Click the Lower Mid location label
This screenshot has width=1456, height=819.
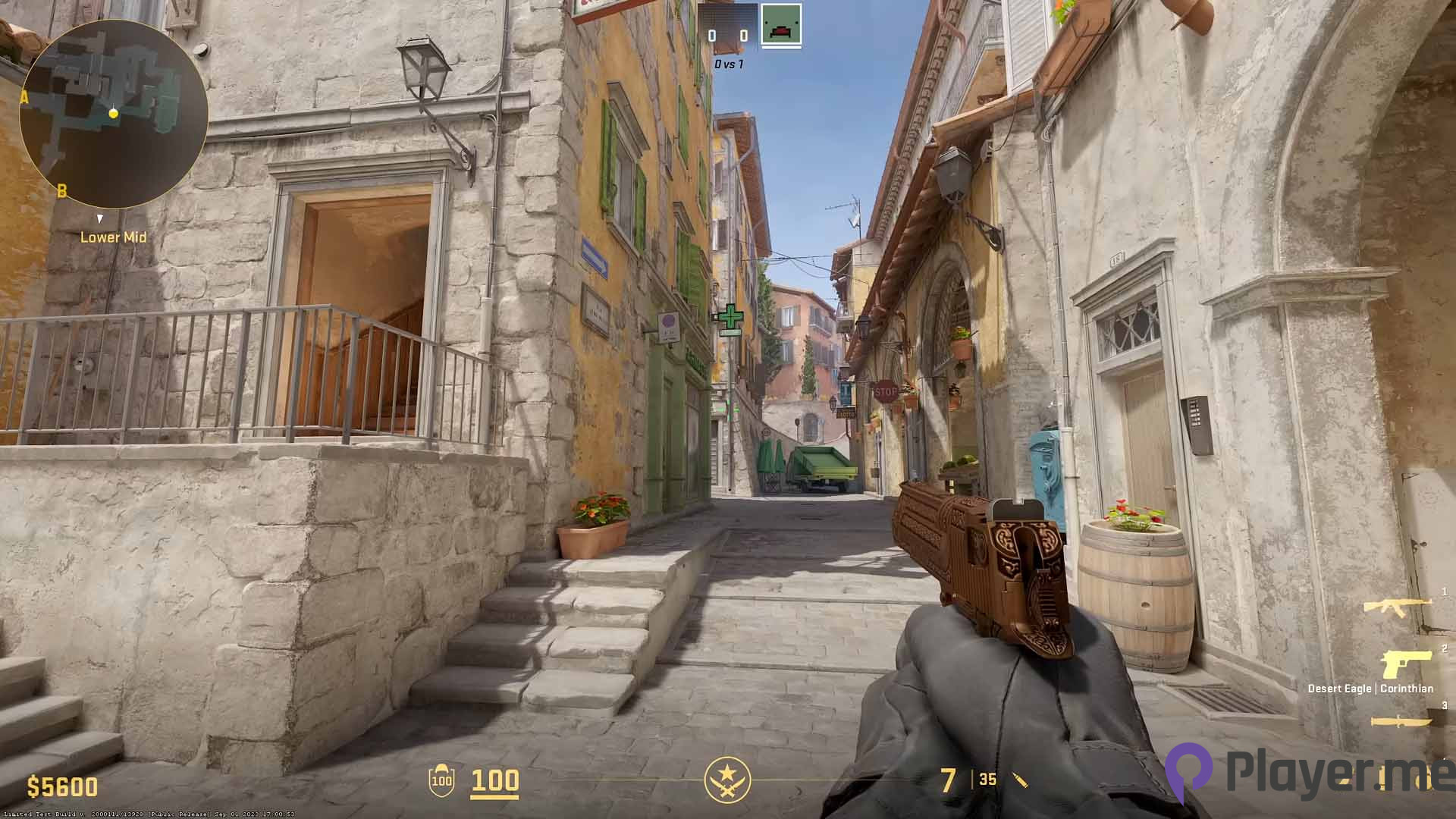click(112, 237)
